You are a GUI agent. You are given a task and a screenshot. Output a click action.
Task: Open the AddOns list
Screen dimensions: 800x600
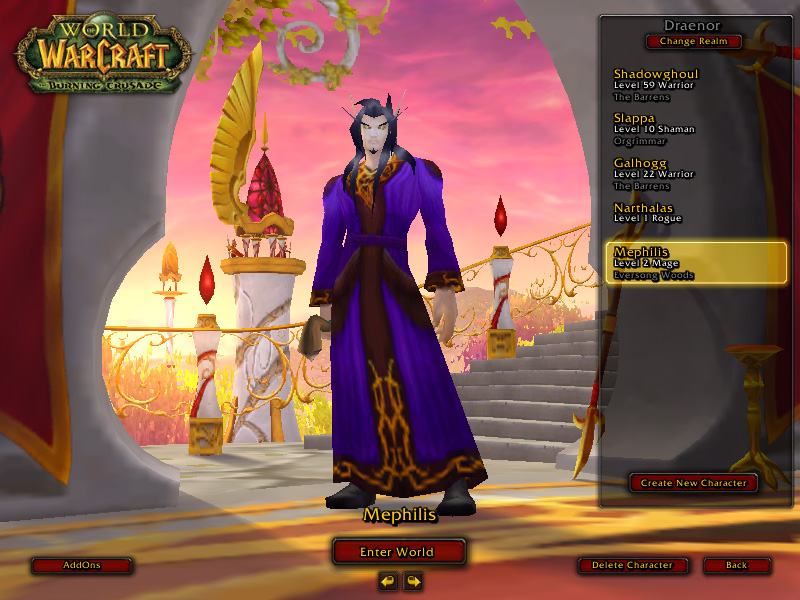[82, 565]
